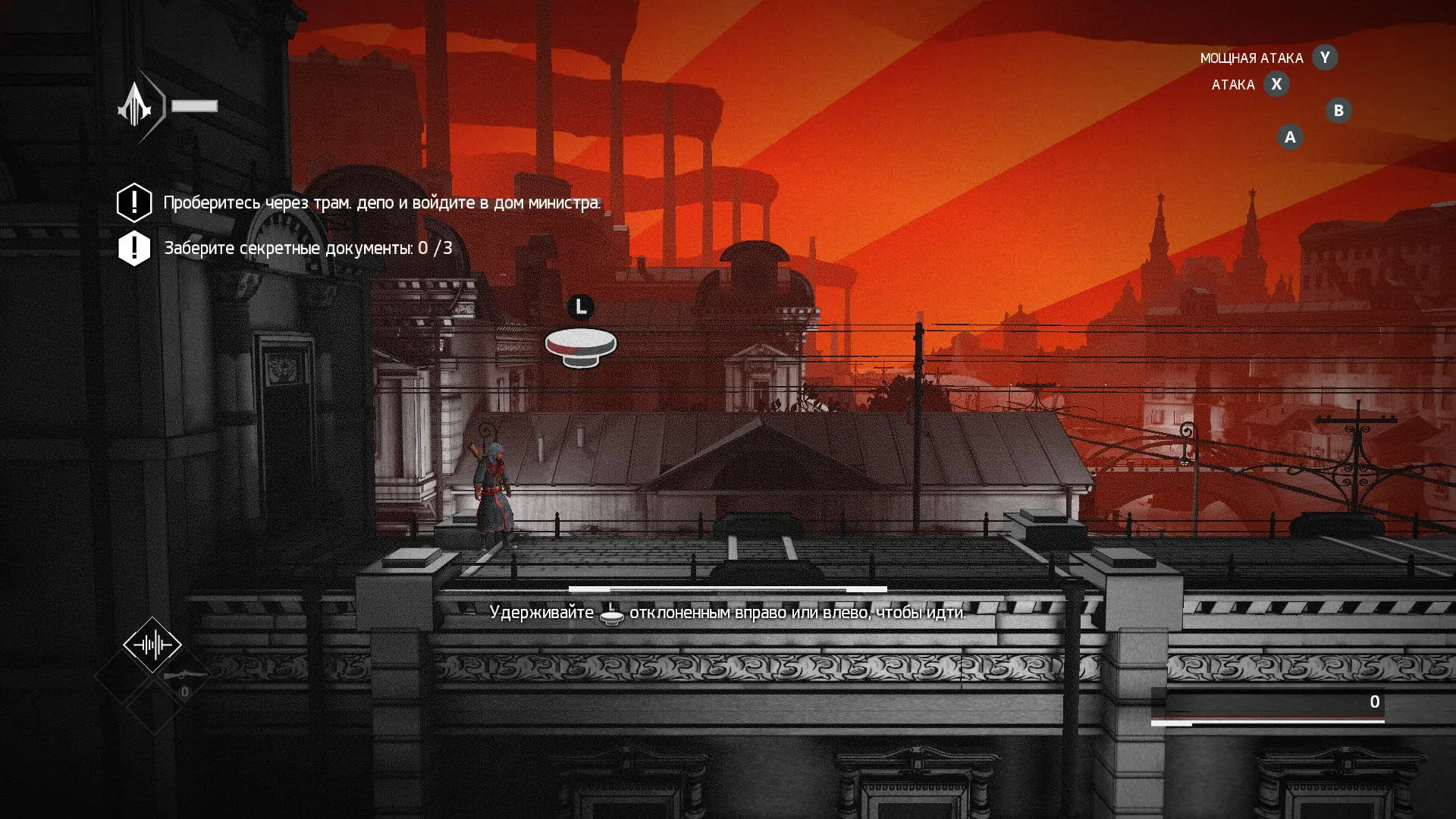Activate the sound wave whistle ability
The image size is (1456, 819).
click(152, 645)
